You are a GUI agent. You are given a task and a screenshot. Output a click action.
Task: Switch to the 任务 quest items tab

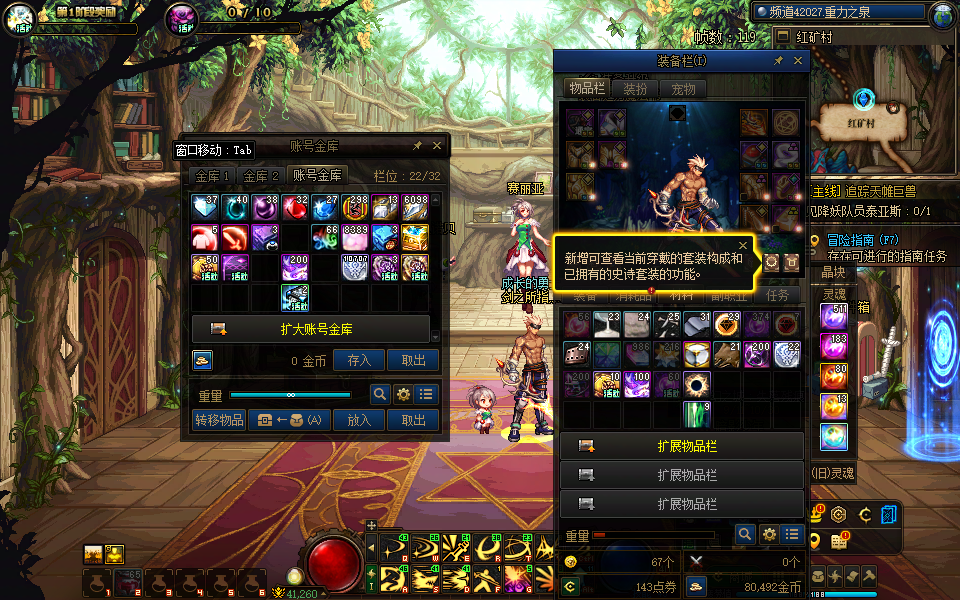(776, 296)
